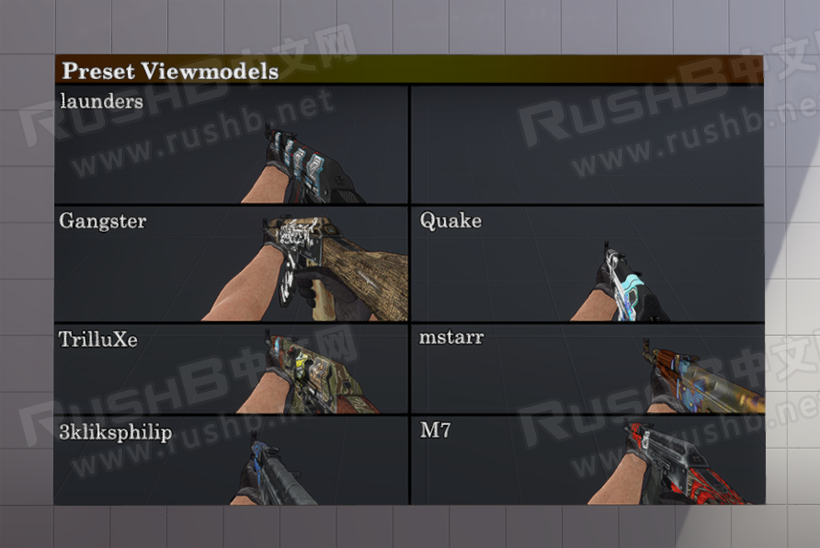Select the mstarr viewmodel preset
820x548 pixels.
pos(587,369)
